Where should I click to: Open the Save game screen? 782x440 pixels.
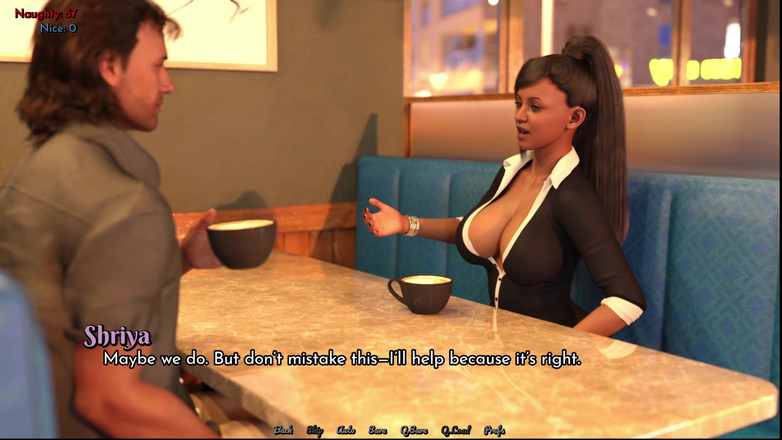[377, 430]
